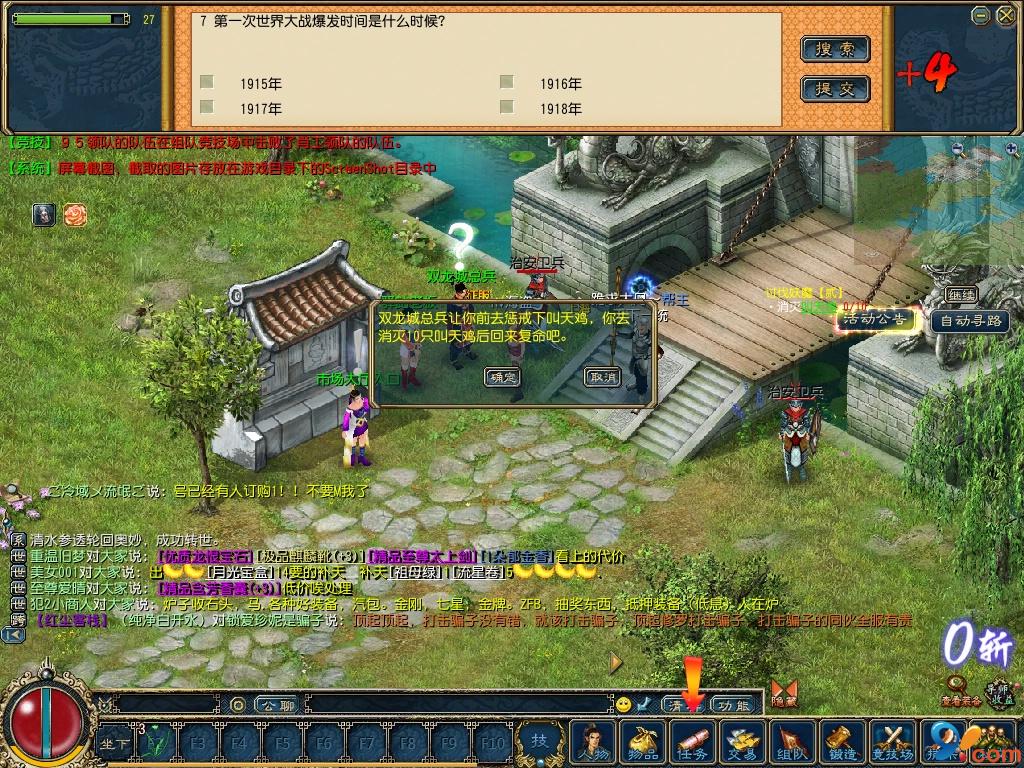Open the 人物 character panel

[x=592, y=743]
